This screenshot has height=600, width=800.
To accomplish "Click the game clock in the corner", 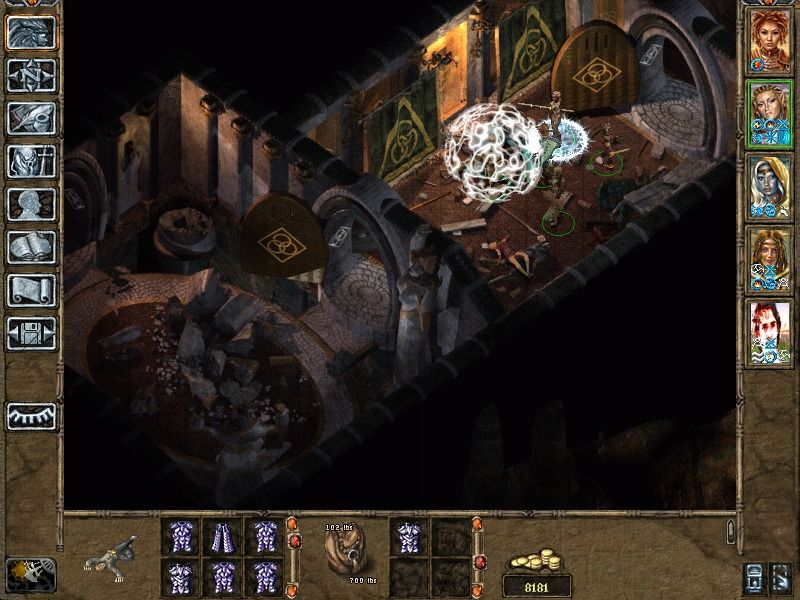I will pos(29,572).
